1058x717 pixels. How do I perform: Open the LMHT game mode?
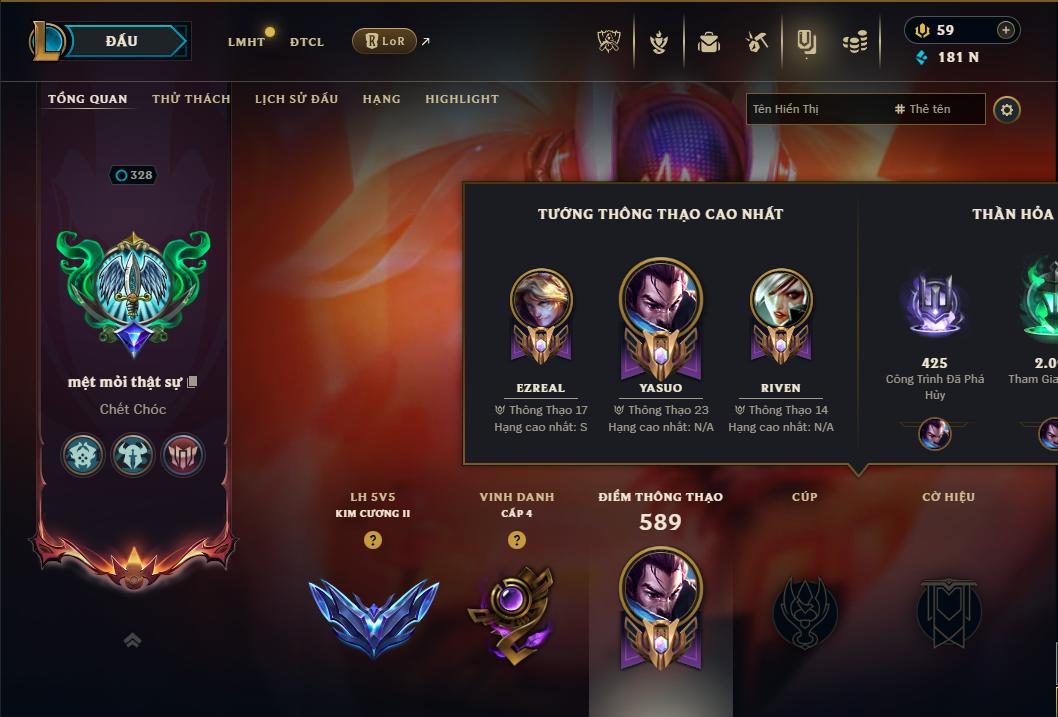coord(246,42)
